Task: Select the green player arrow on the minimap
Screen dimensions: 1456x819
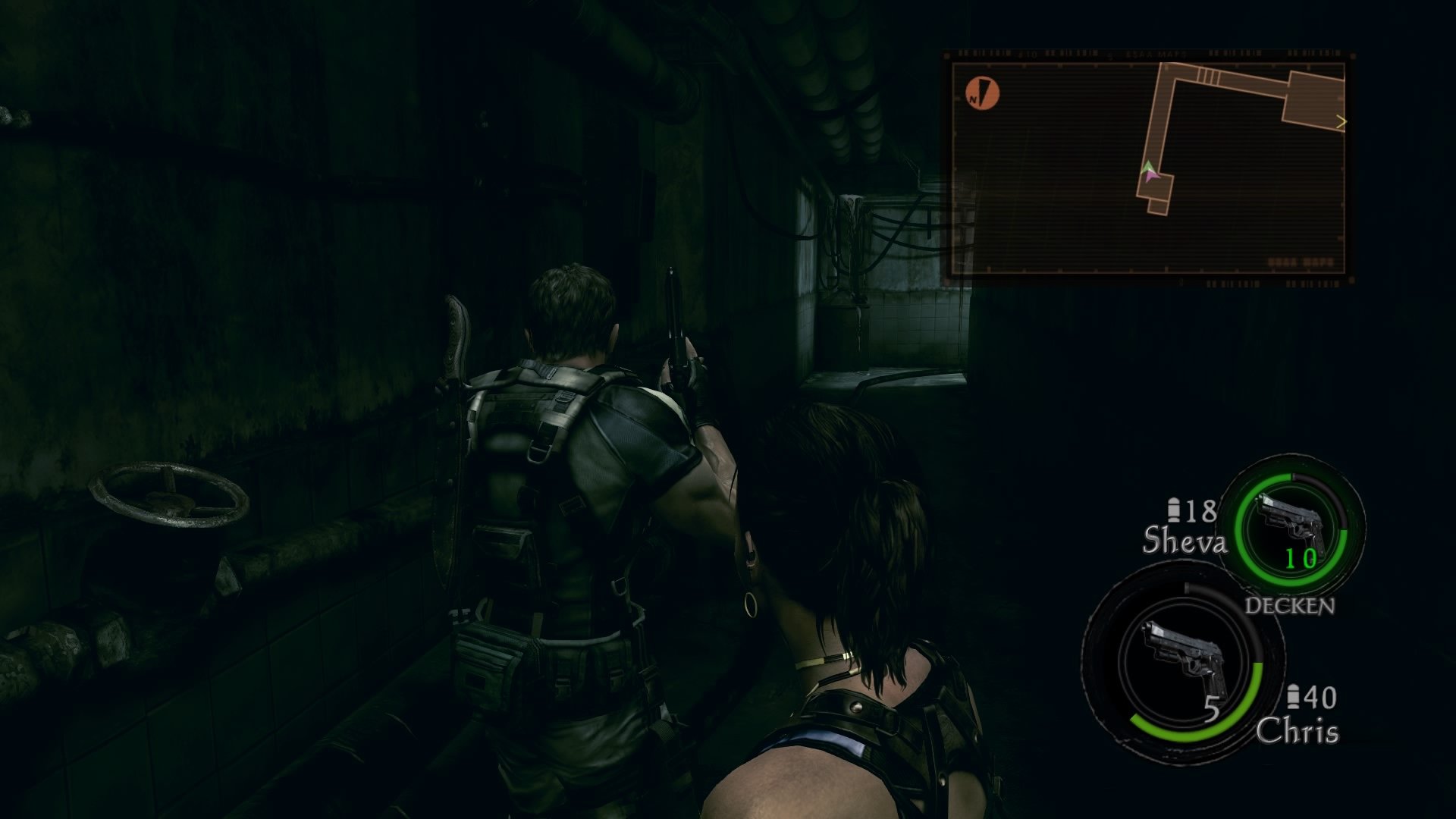Action: pos(1149,168)
